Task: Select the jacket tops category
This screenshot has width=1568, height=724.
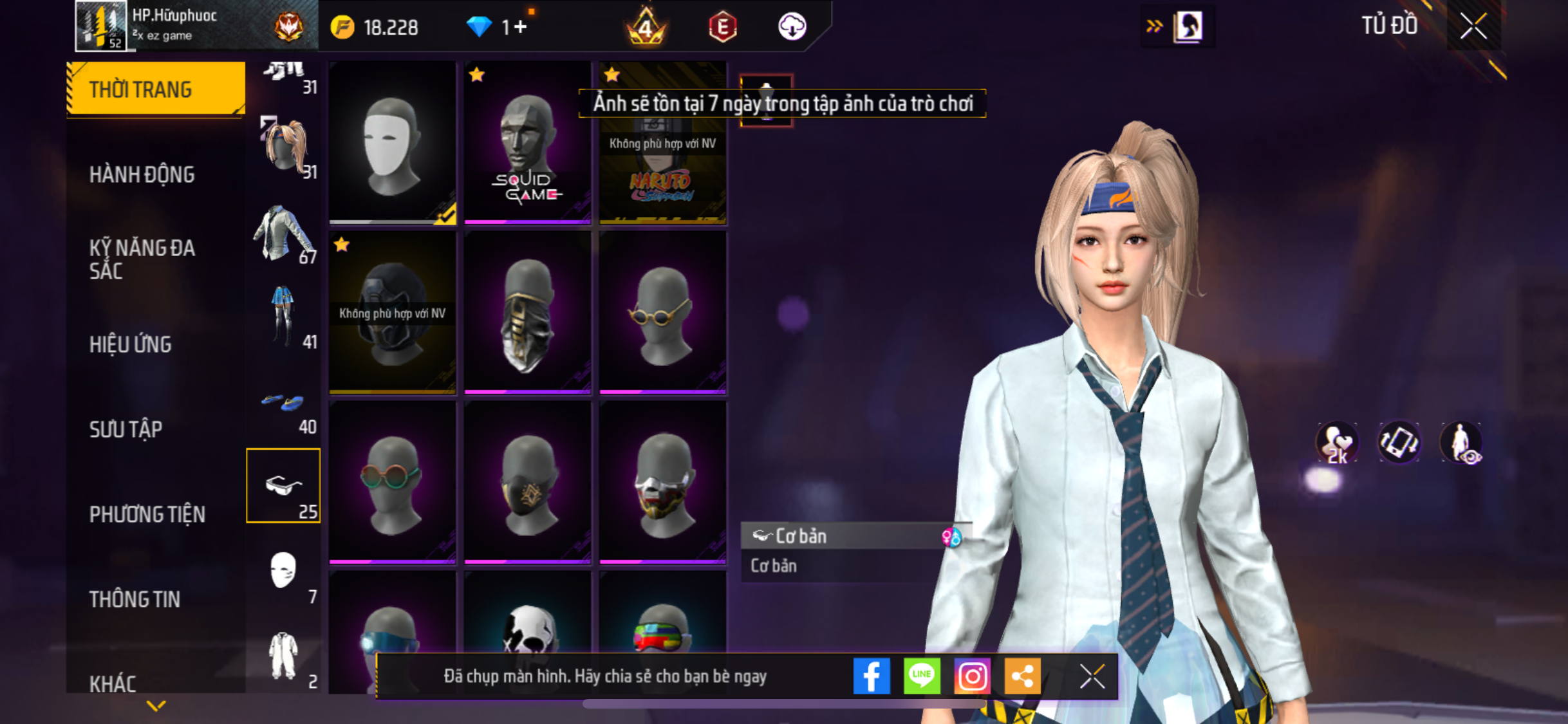Action: pyautogui.click(x=283, y=233)
